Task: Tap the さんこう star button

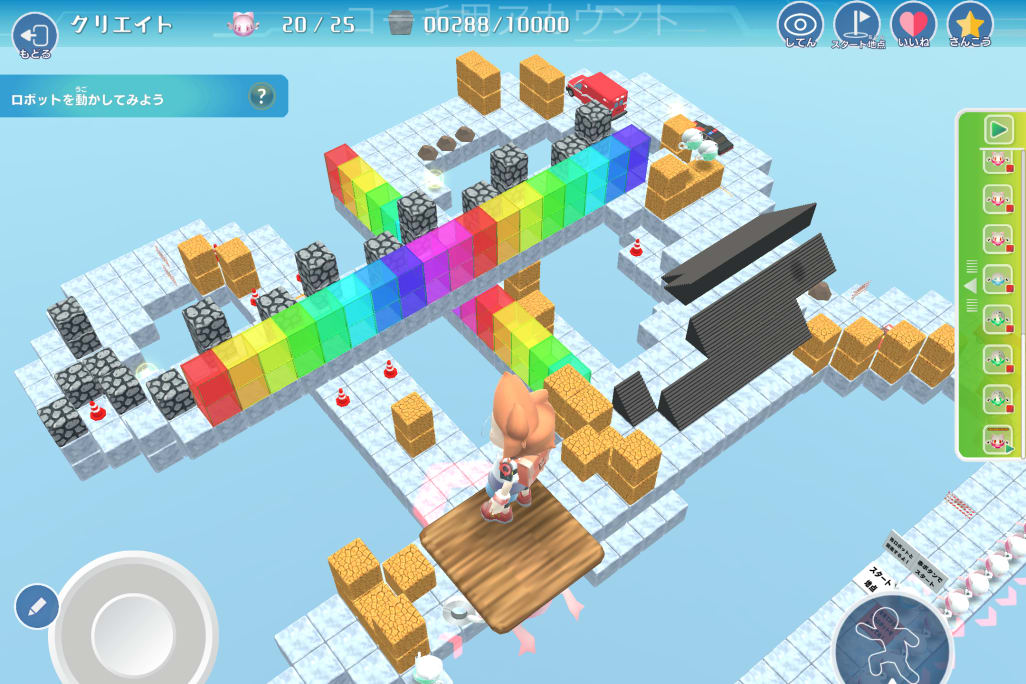Action: (x=969, y=25)
